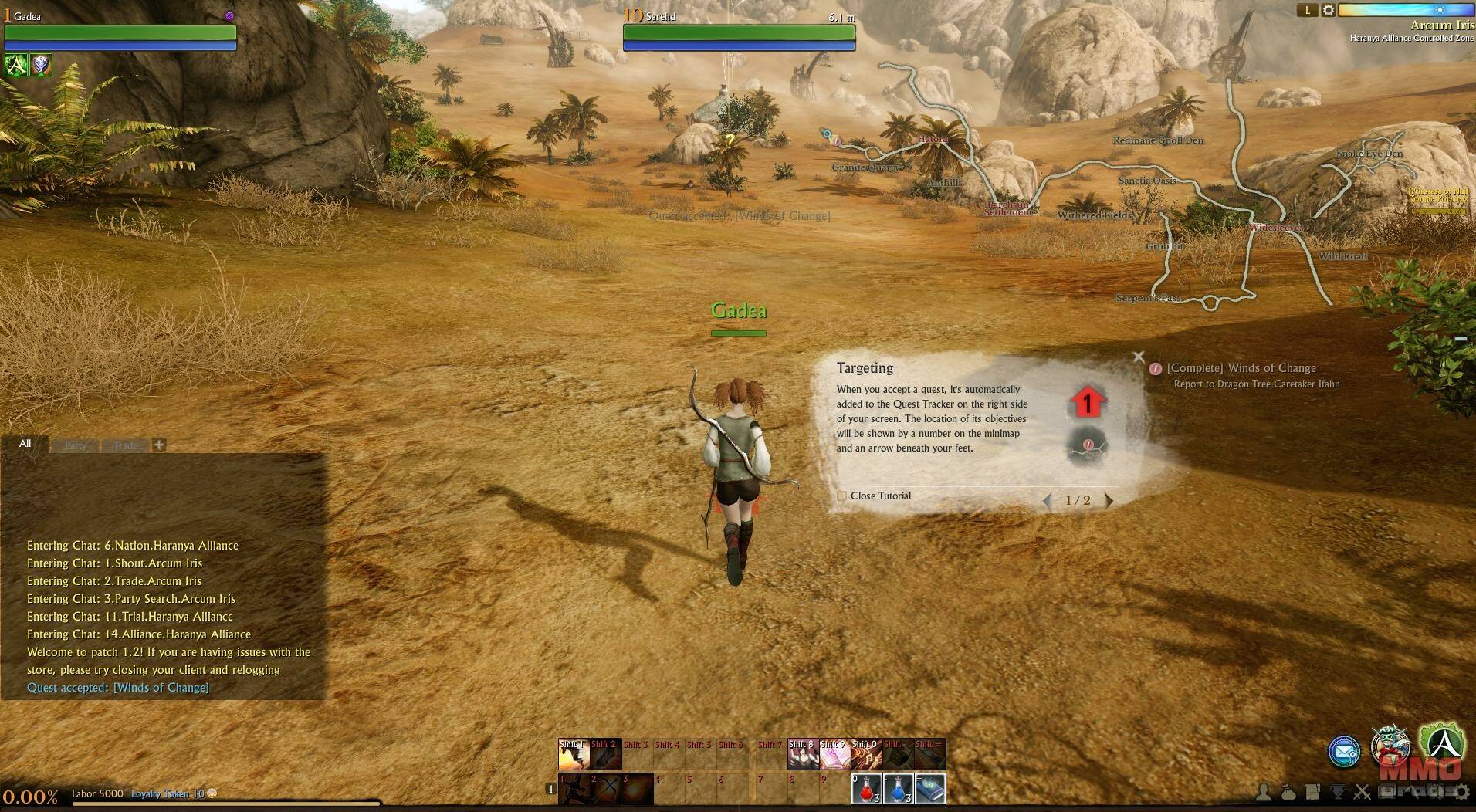Select the All chat tab
The image size is (1476, 812).
25,444
